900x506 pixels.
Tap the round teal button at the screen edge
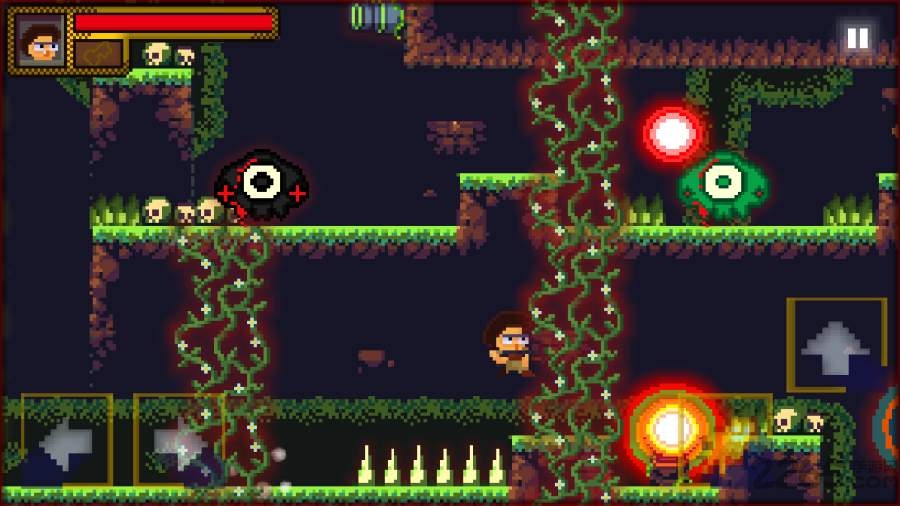[x=888, y=418]
